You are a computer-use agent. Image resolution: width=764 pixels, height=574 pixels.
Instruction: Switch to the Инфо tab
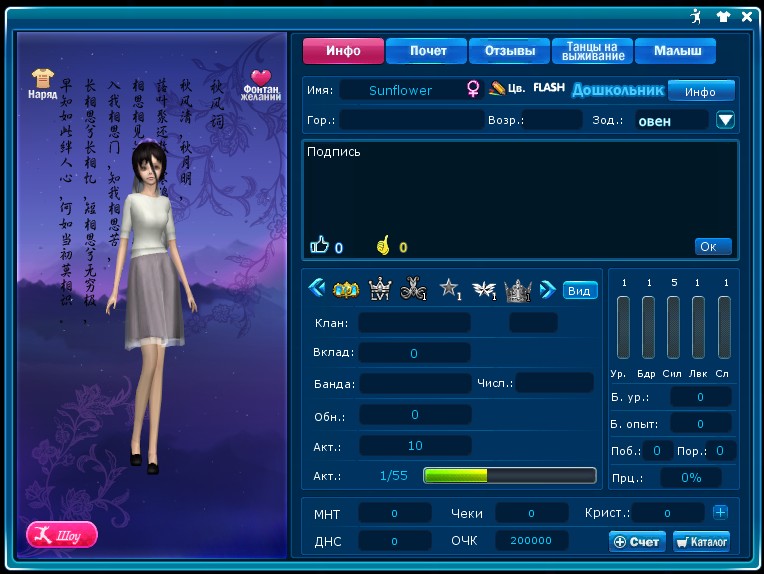click(344, 51)
